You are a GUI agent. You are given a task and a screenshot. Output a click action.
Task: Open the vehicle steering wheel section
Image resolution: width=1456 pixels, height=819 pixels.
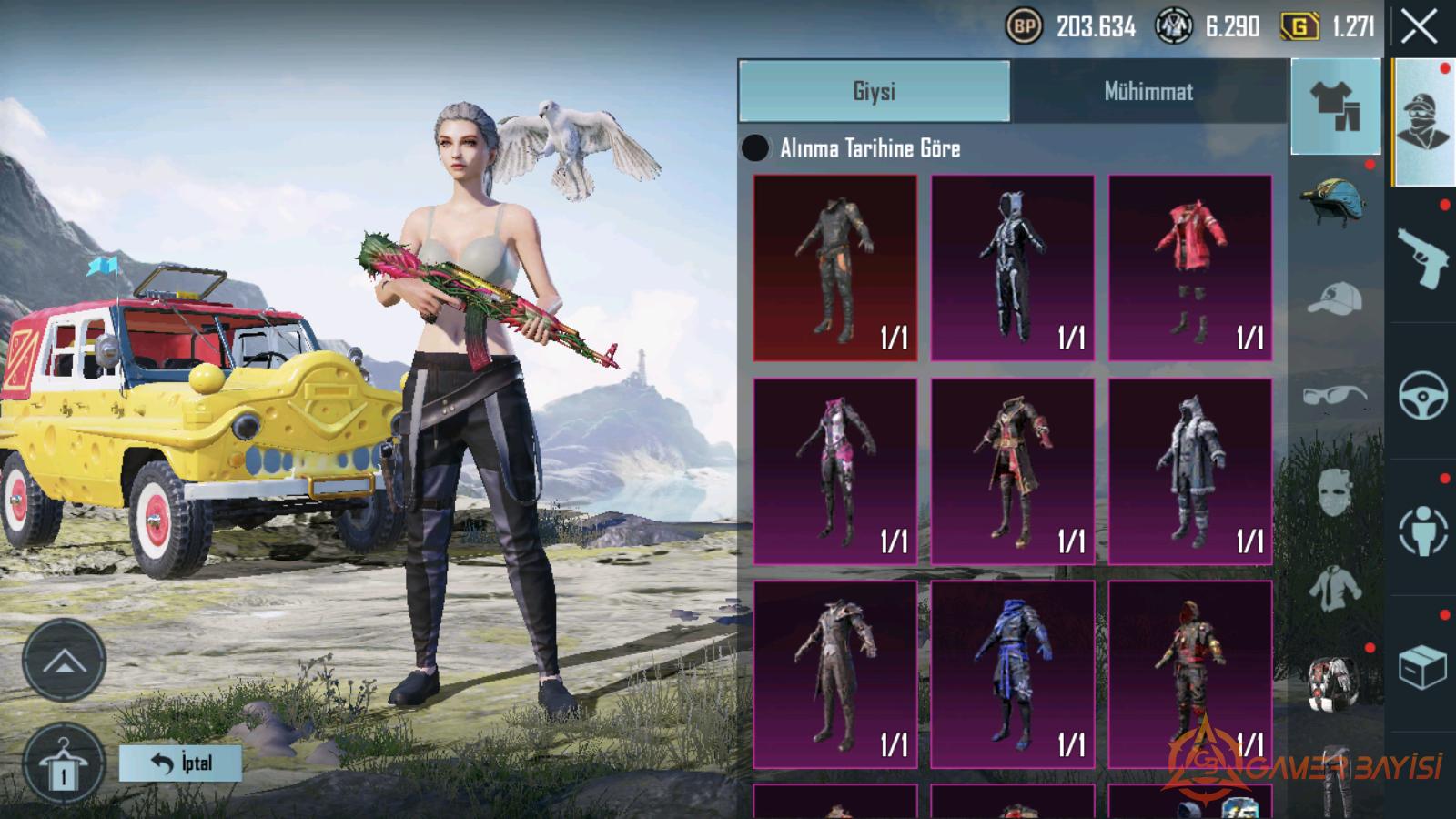tap(1422, 394)
